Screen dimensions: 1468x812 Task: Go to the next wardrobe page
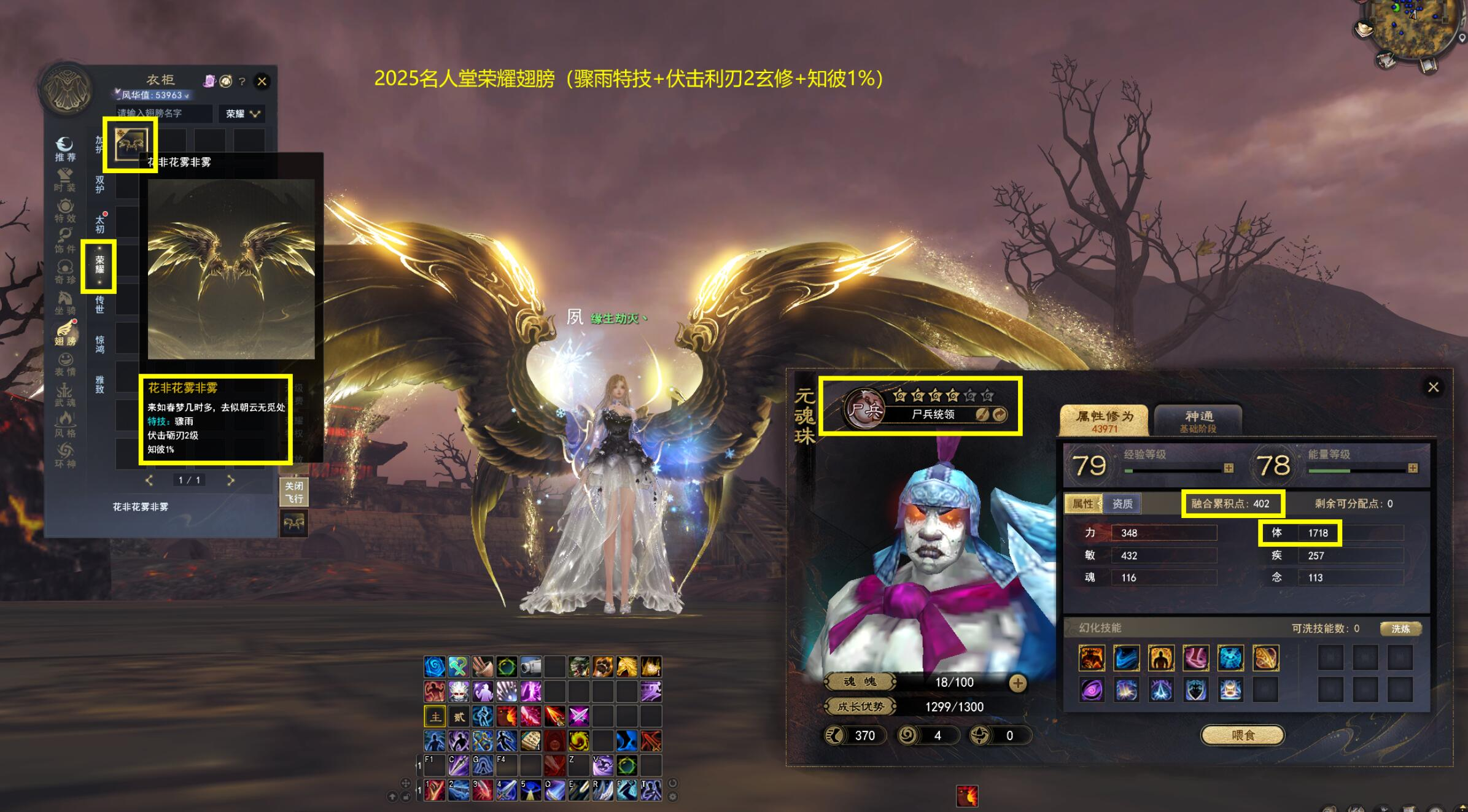coord(231,480)
